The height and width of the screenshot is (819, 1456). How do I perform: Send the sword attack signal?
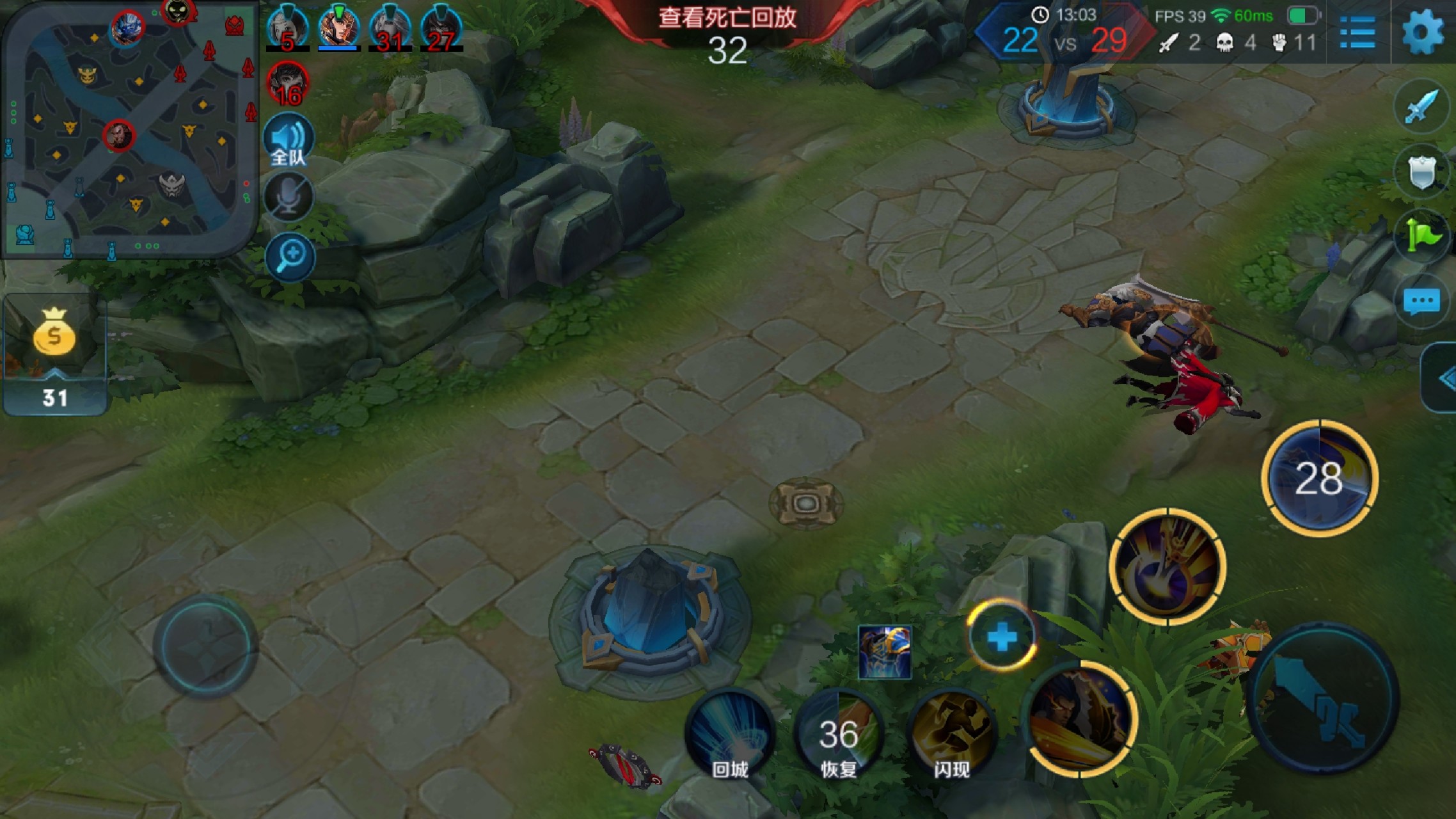pos(1421,107)
